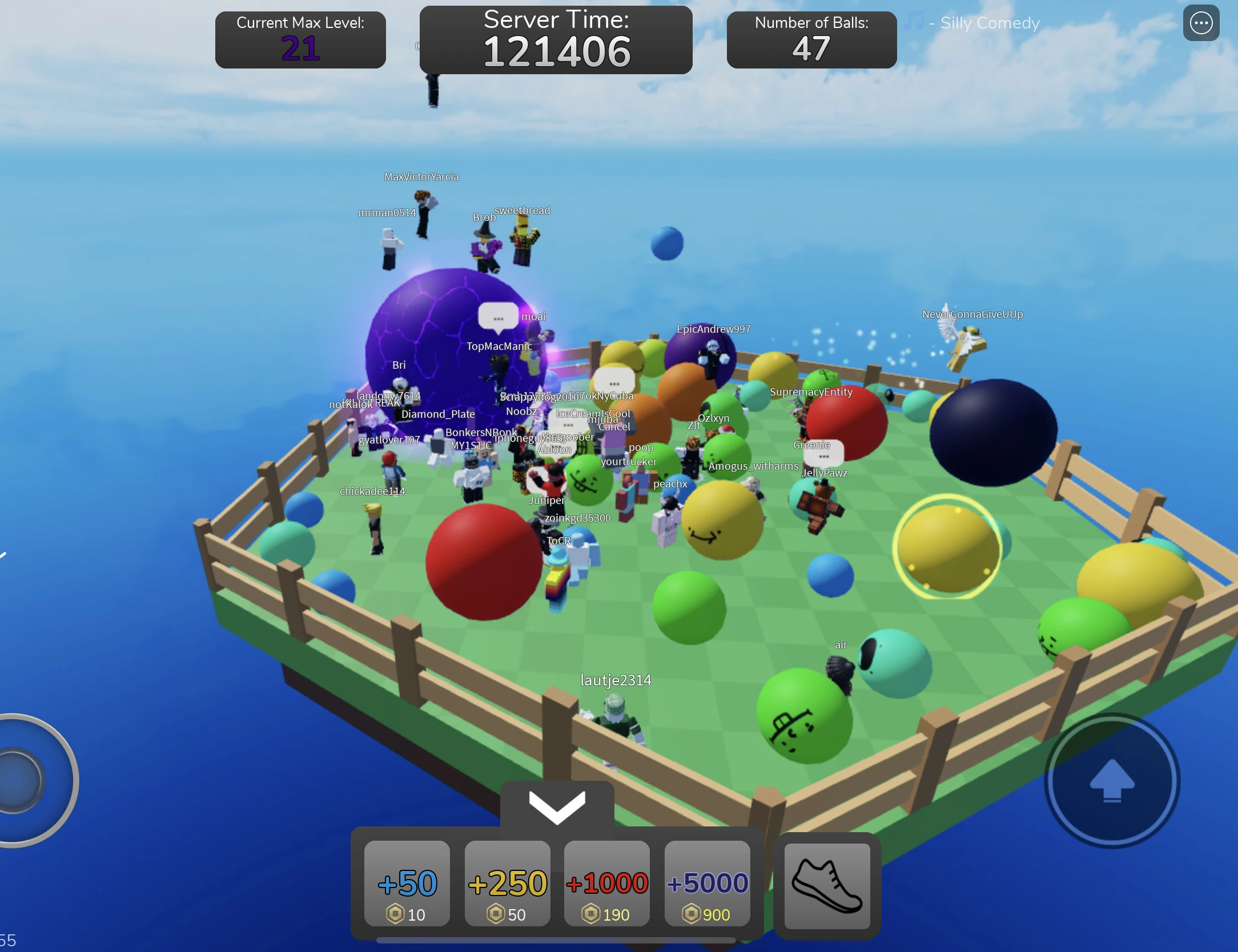Purchase +50 levels for 10 Robux

tap(407, 884)
